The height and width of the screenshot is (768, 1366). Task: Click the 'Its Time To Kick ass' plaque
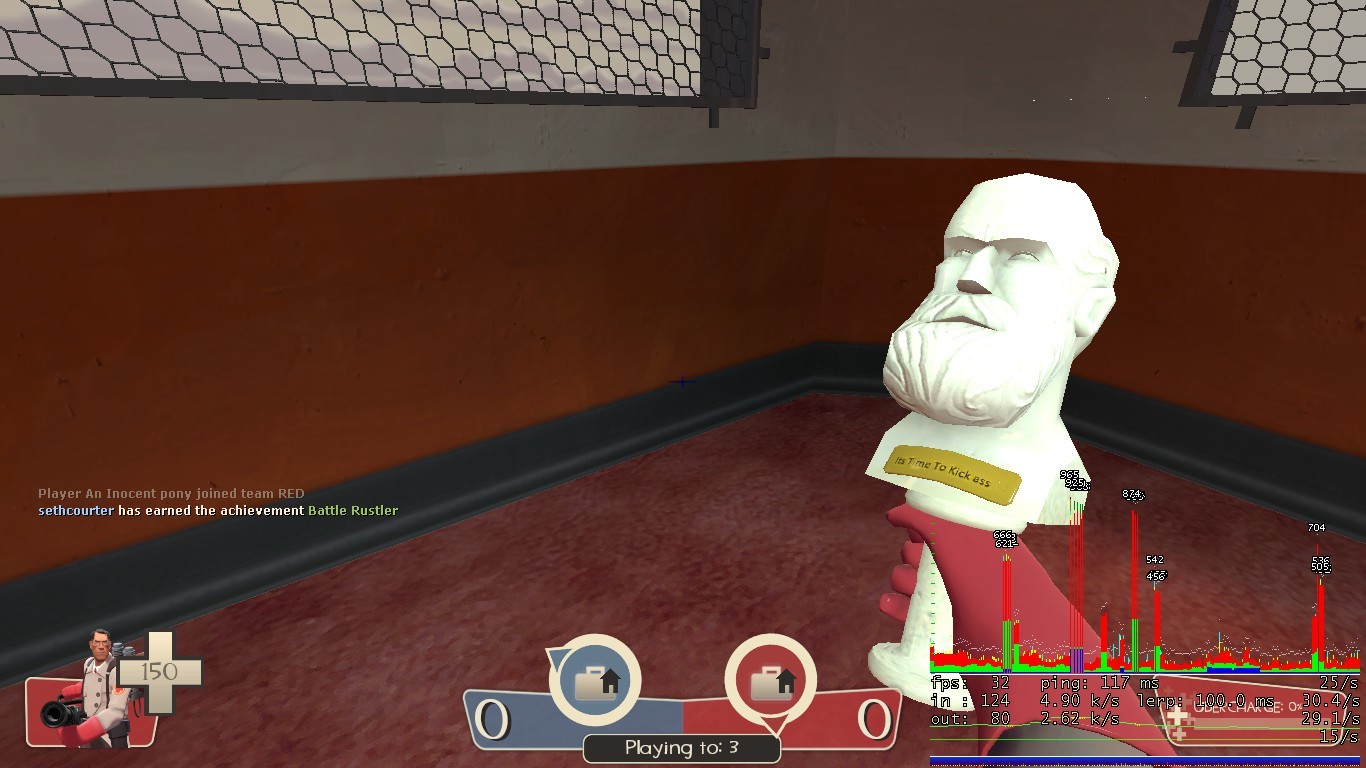[950, 468]
